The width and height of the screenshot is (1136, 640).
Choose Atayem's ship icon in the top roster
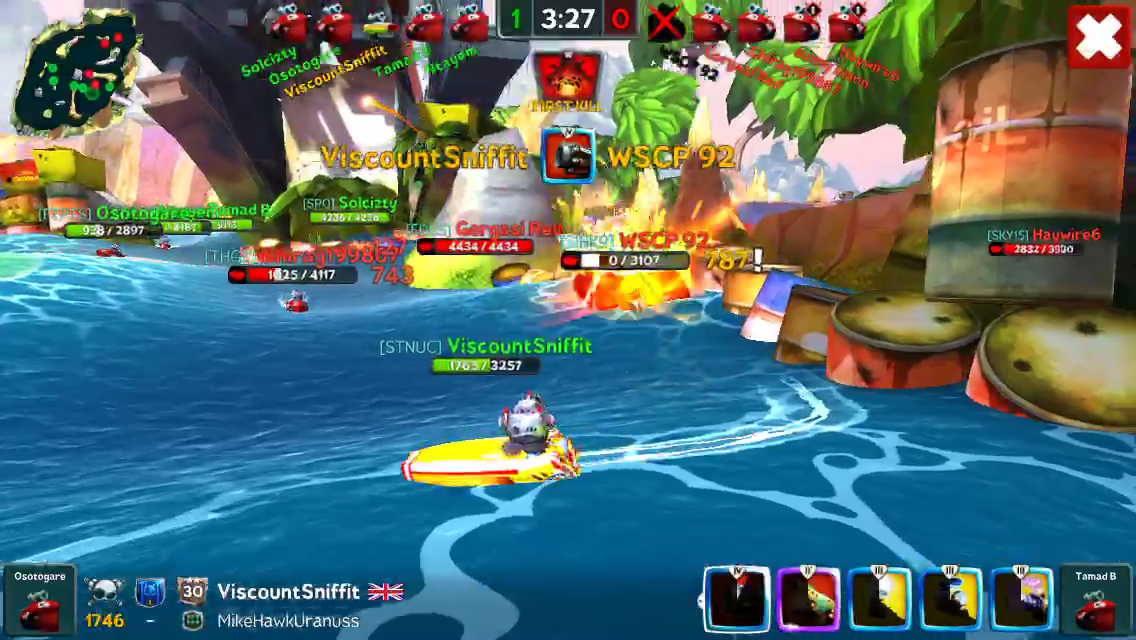click(468, 22)
